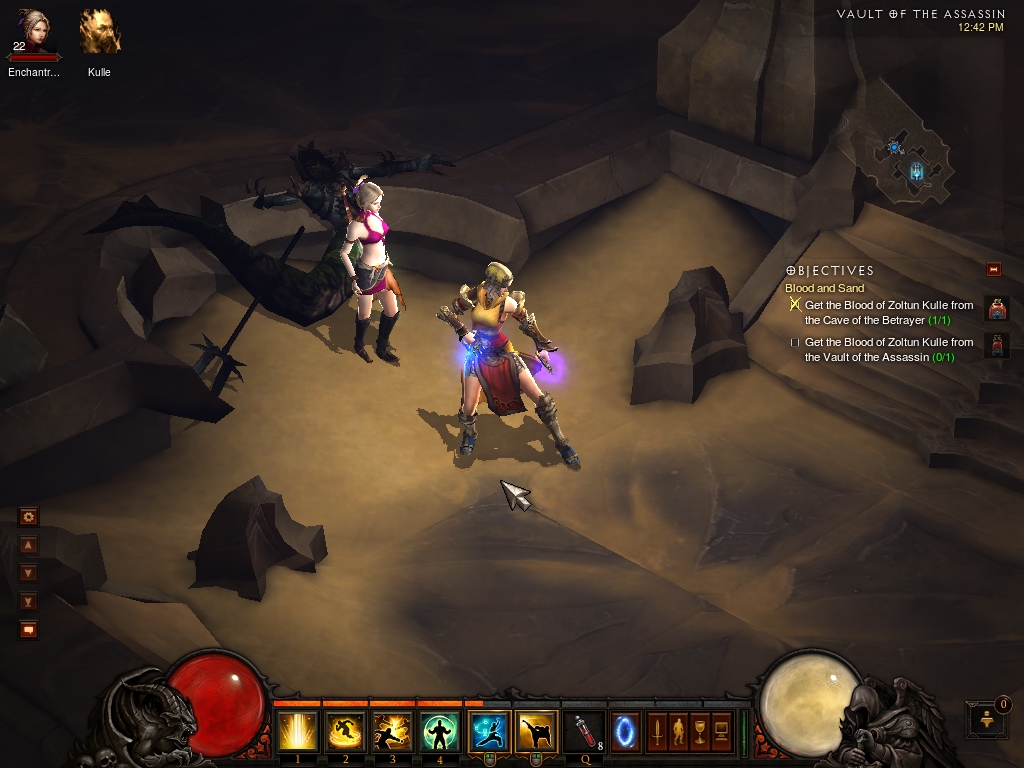Jump chat to bottom with the barred arrow

(x=29, y=601)
